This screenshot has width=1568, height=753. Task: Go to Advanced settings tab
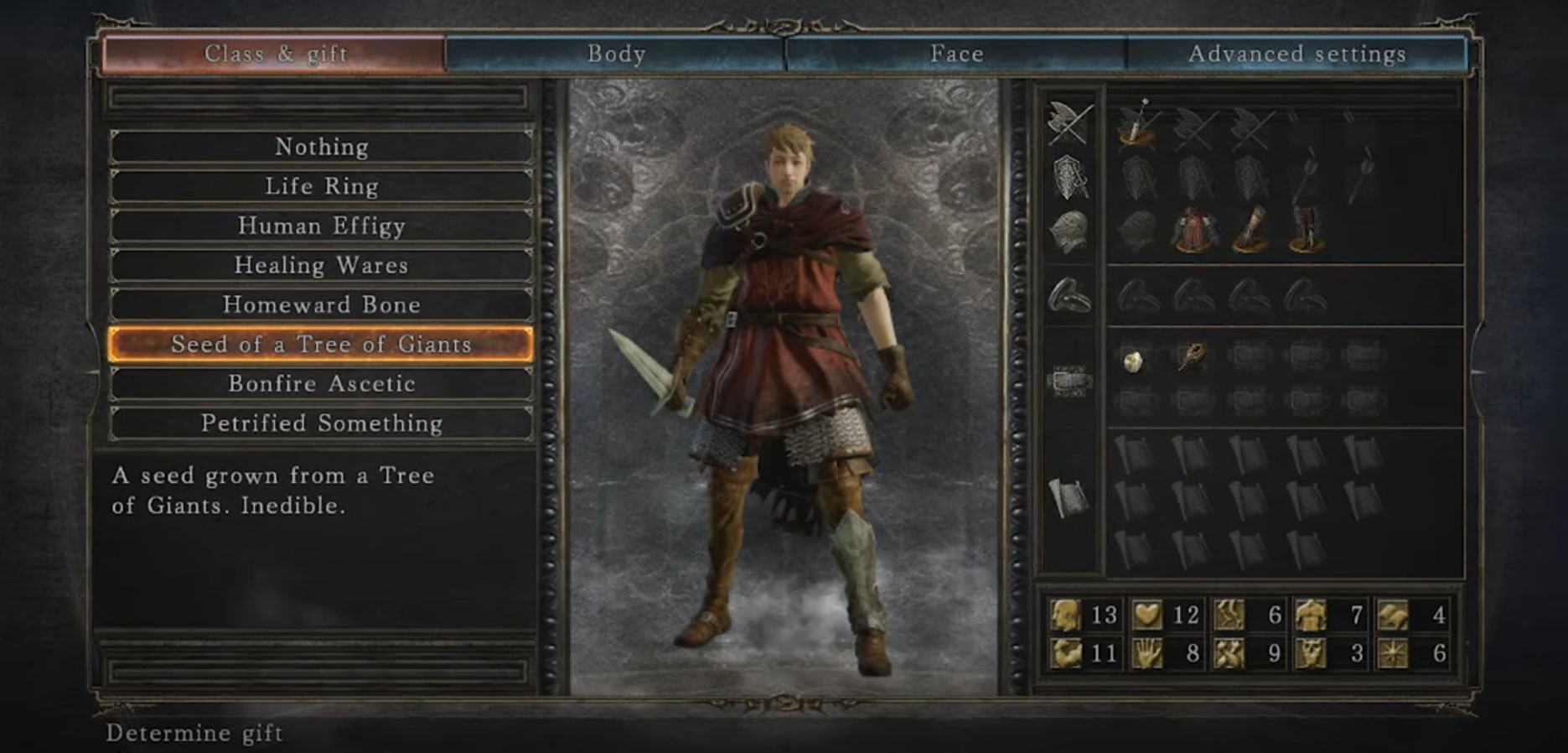1296,54
